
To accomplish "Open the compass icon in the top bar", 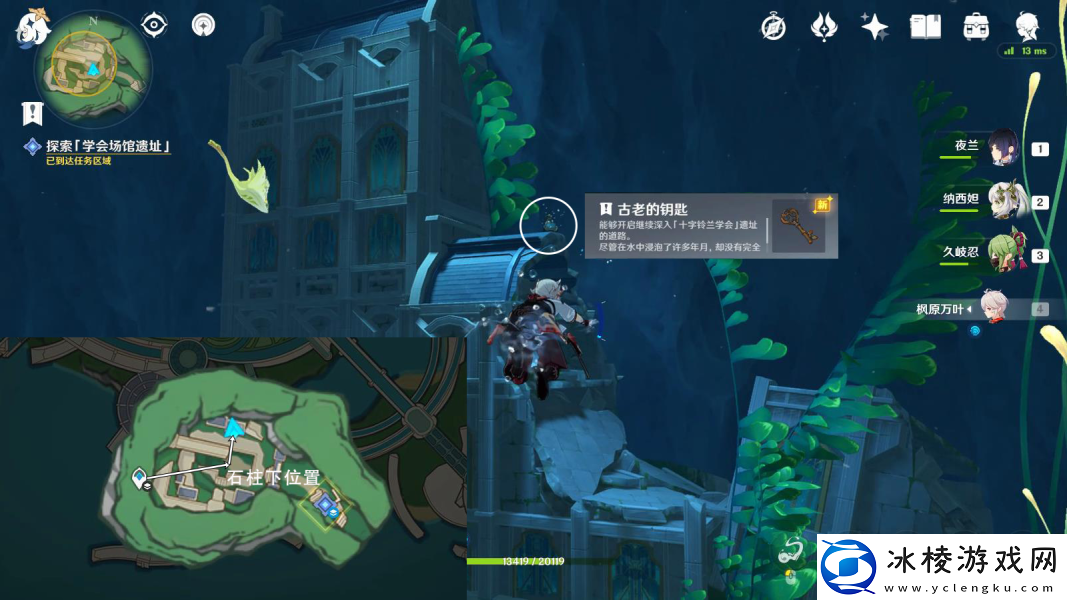I will [x=773, y=27].
